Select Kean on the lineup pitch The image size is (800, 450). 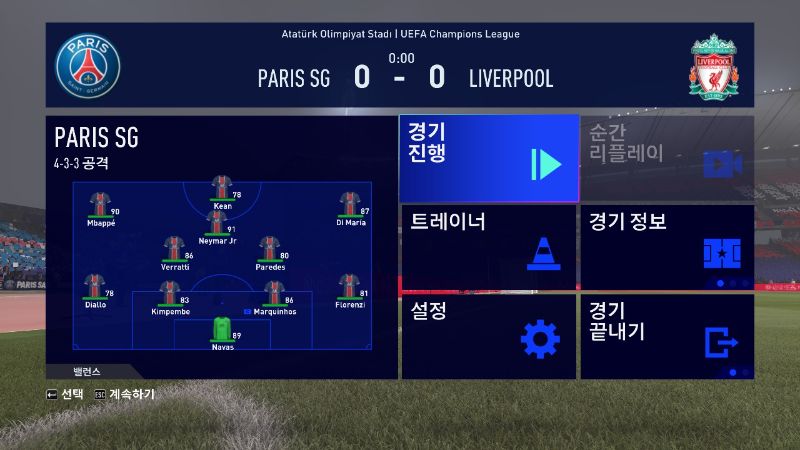click(221, 188)
